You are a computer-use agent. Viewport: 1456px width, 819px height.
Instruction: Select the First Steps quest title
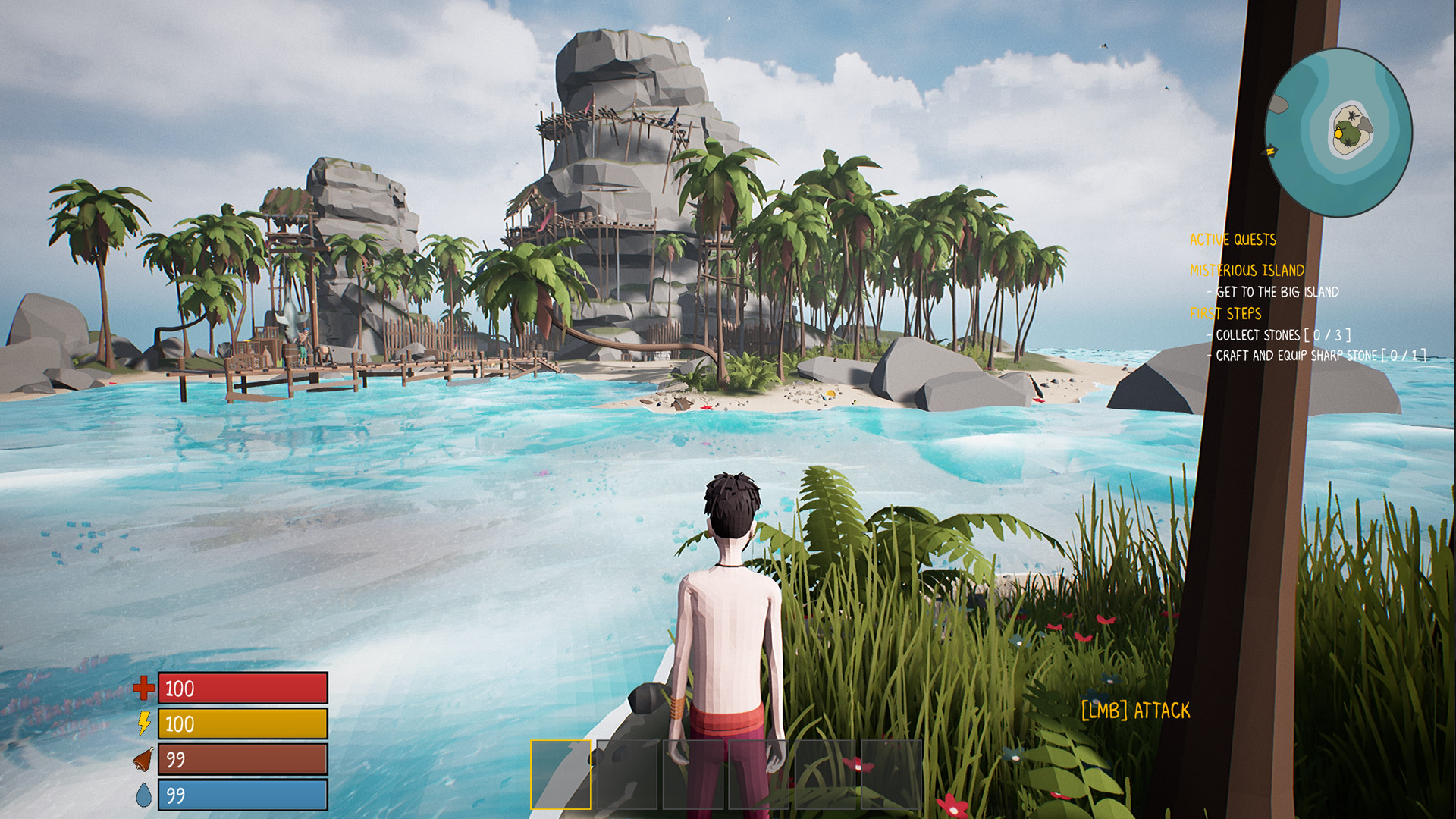(1225, 313)
